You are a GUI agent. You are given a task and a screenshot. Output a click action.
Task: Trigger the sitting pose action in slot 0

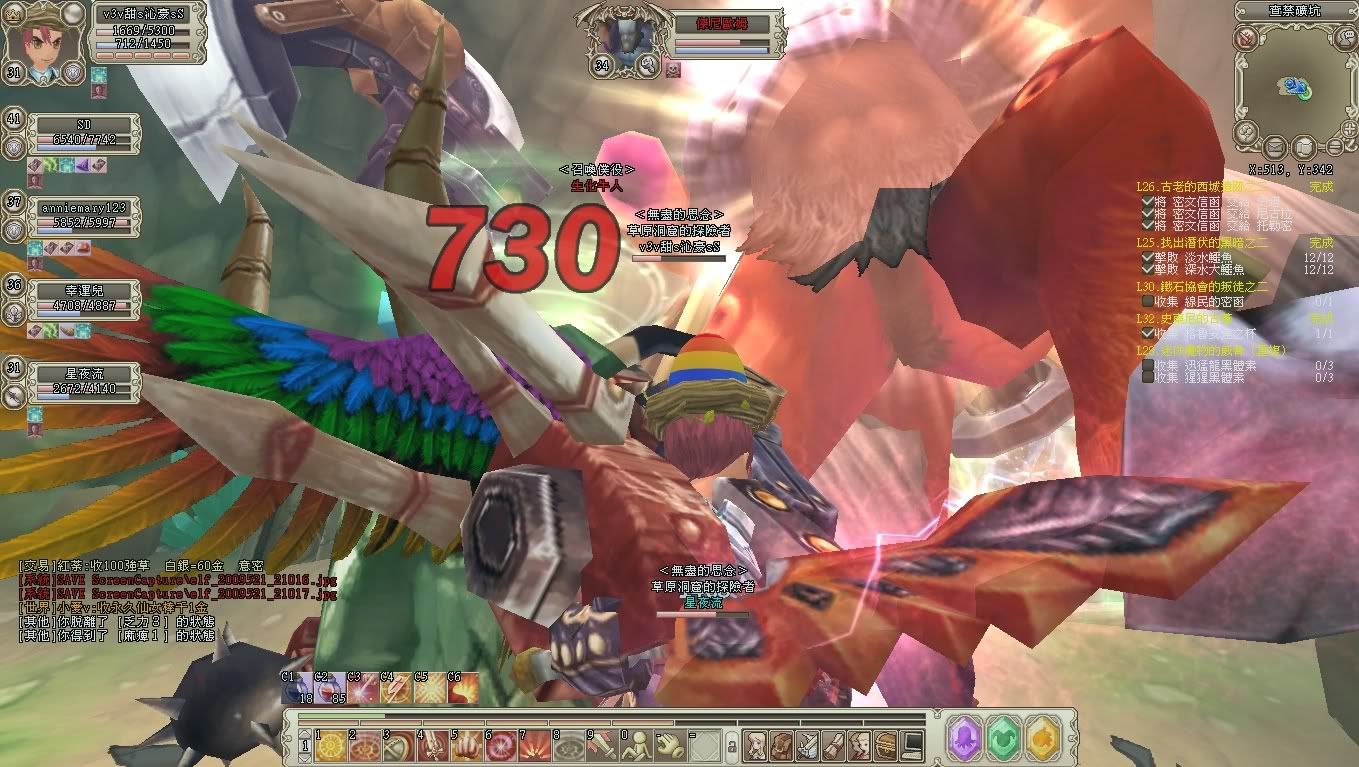point(635,745)
